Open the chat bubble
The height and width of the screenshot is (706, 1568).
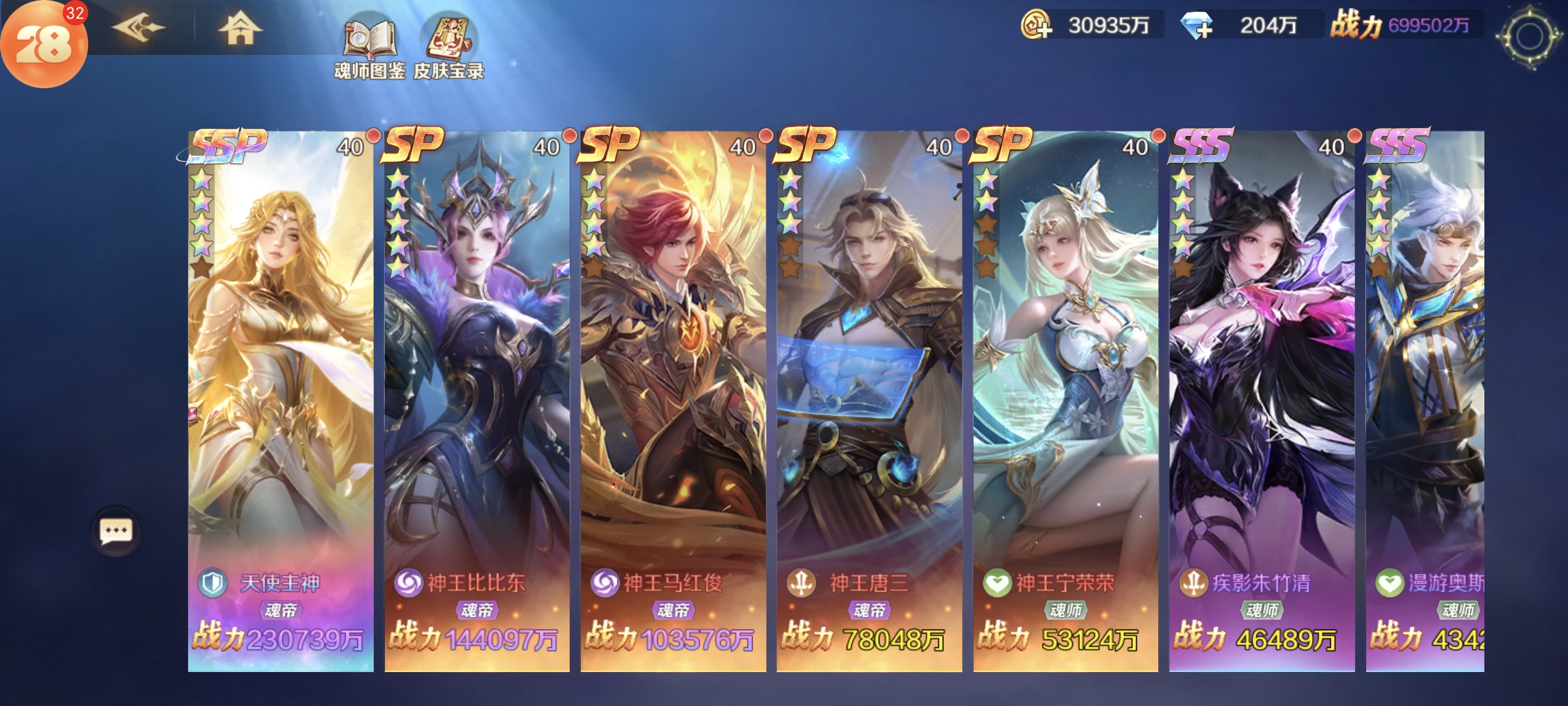116,531
